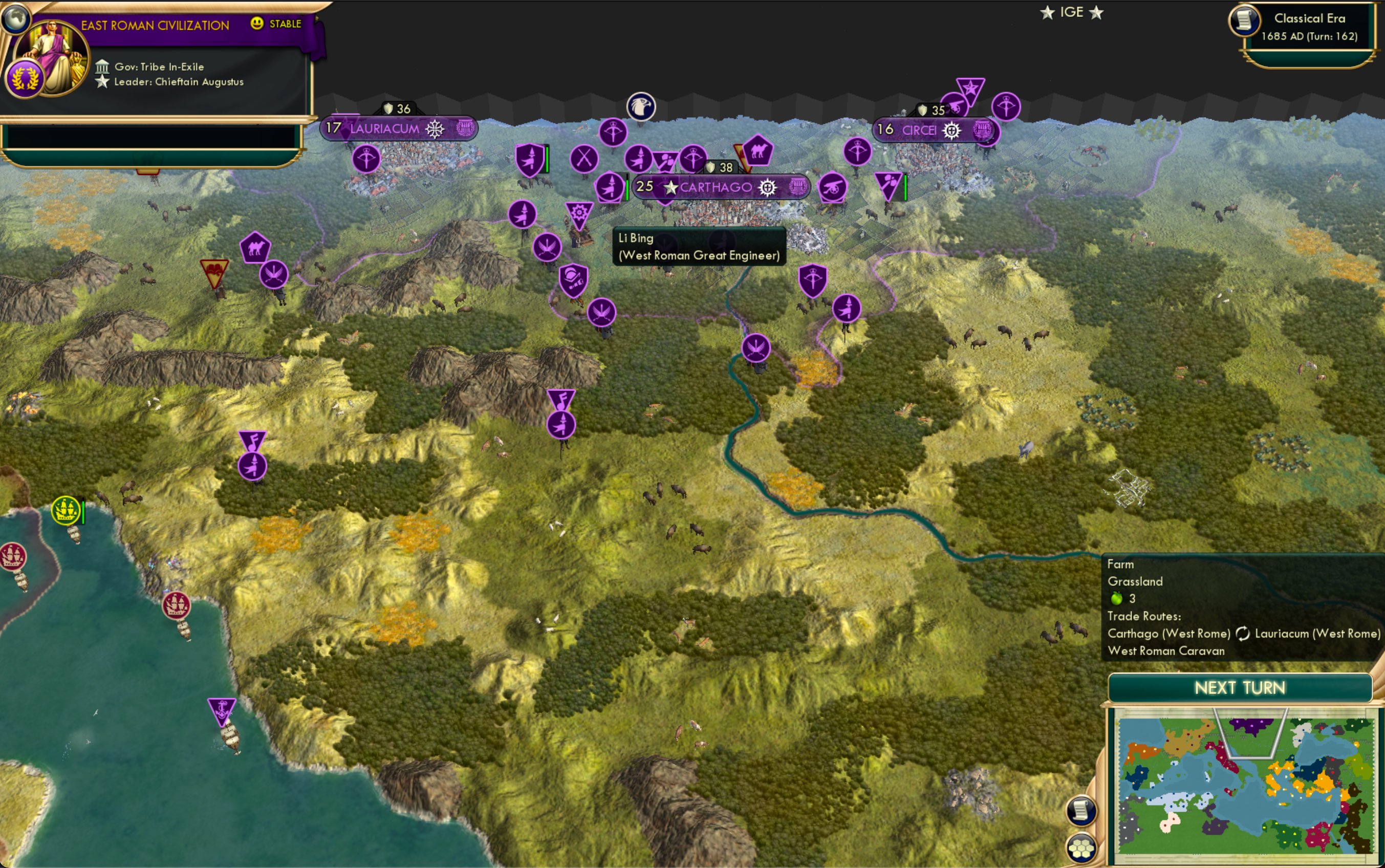
Task: Click the green health bar beside the spearman unit
Action: coord(547,160)
